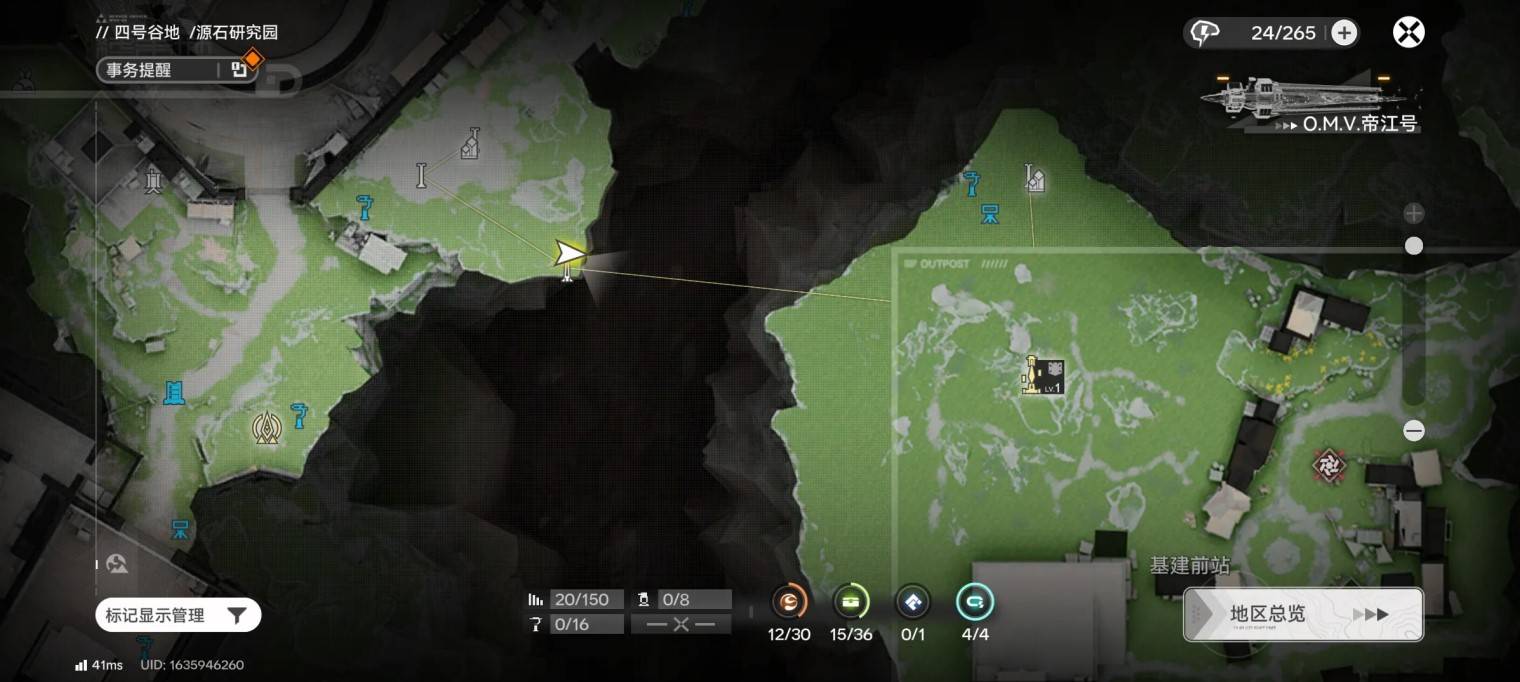
Task: Click the green chest counter 15/36
Action: tap(851, 602)
